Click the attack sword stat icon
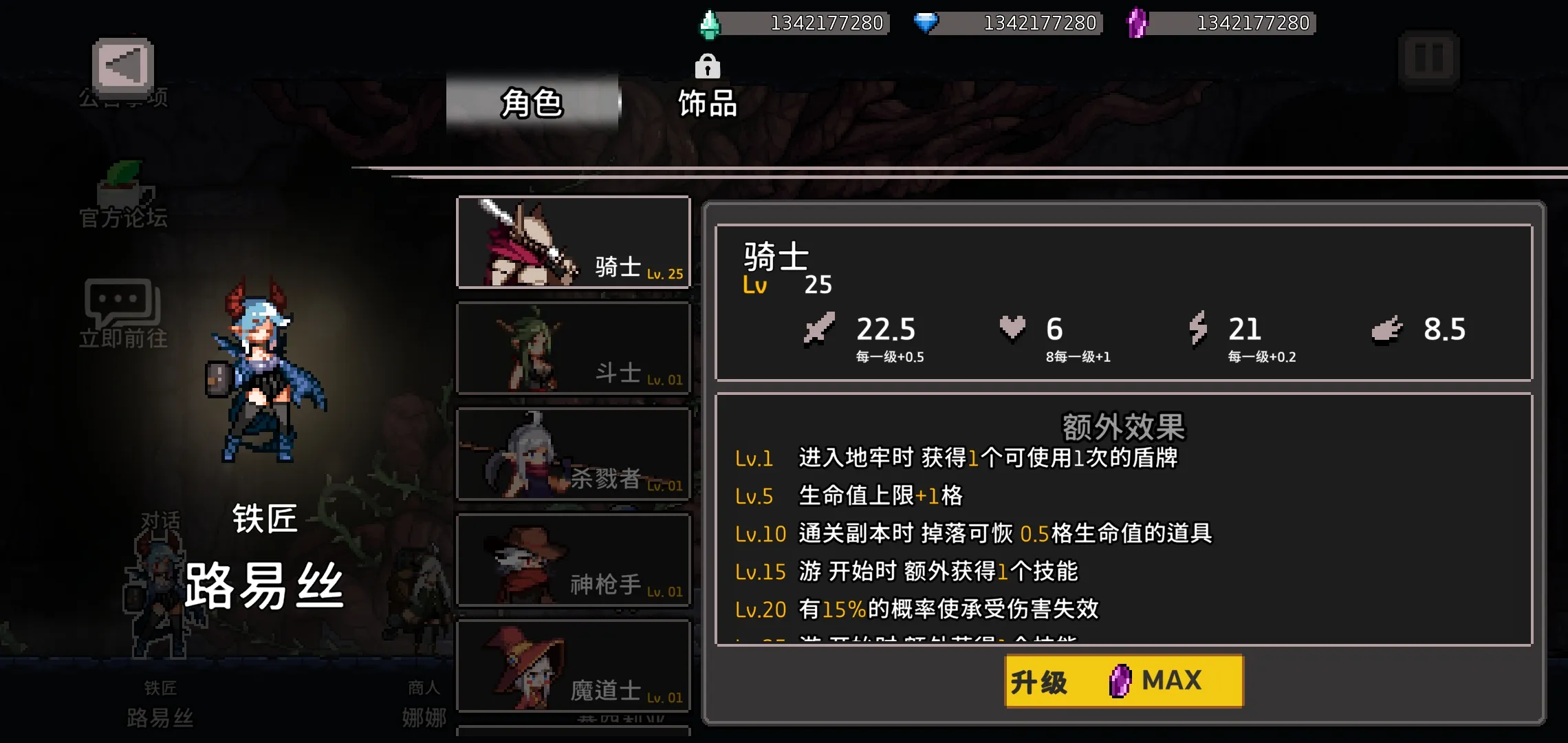Screen dimensions: 1568x743 pos(820,330)
